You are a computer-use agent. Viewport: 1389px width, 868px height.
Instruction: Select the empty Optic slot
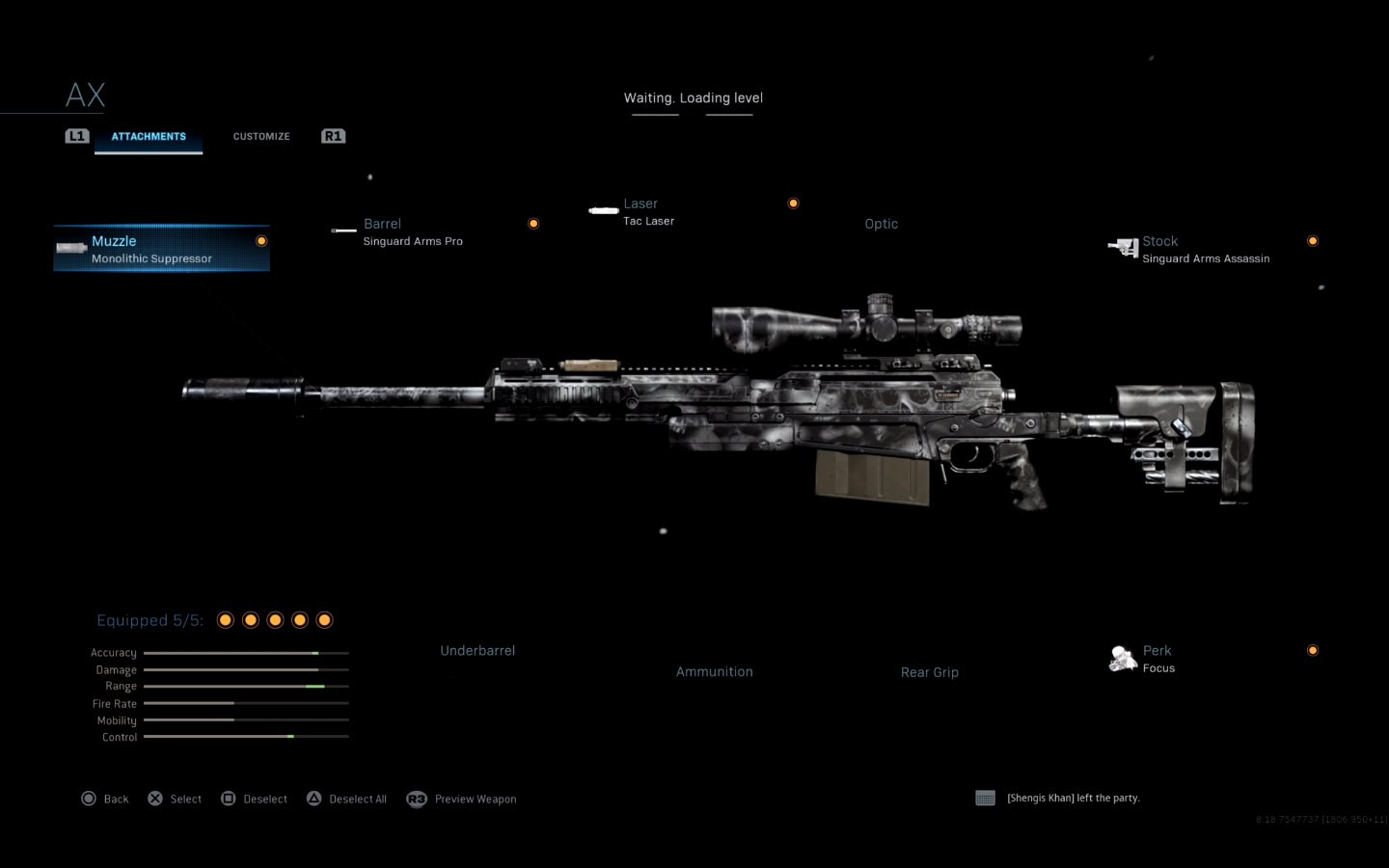coord(881,224)
